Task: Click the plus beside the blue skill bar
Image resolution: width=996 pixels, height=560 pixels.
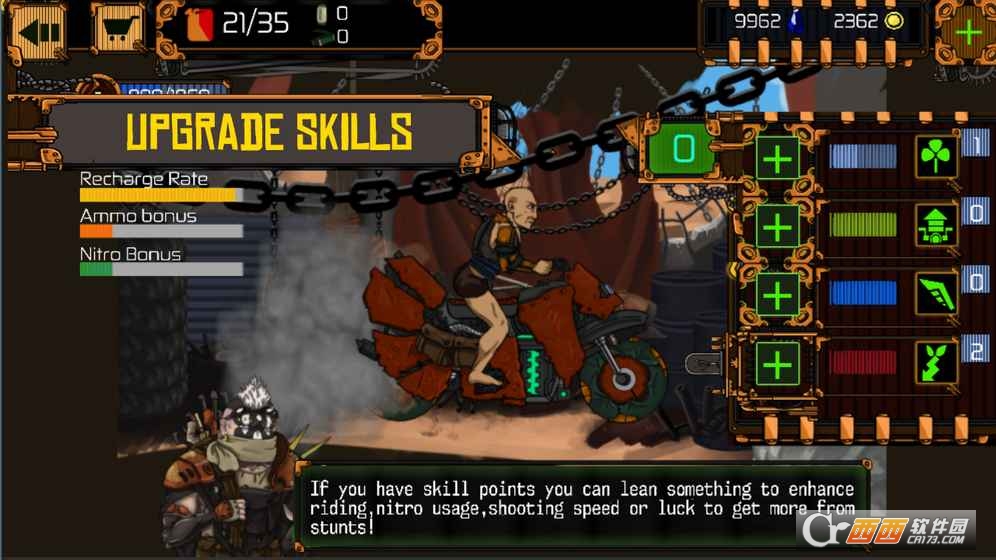Action: click(x=777, y=296)
